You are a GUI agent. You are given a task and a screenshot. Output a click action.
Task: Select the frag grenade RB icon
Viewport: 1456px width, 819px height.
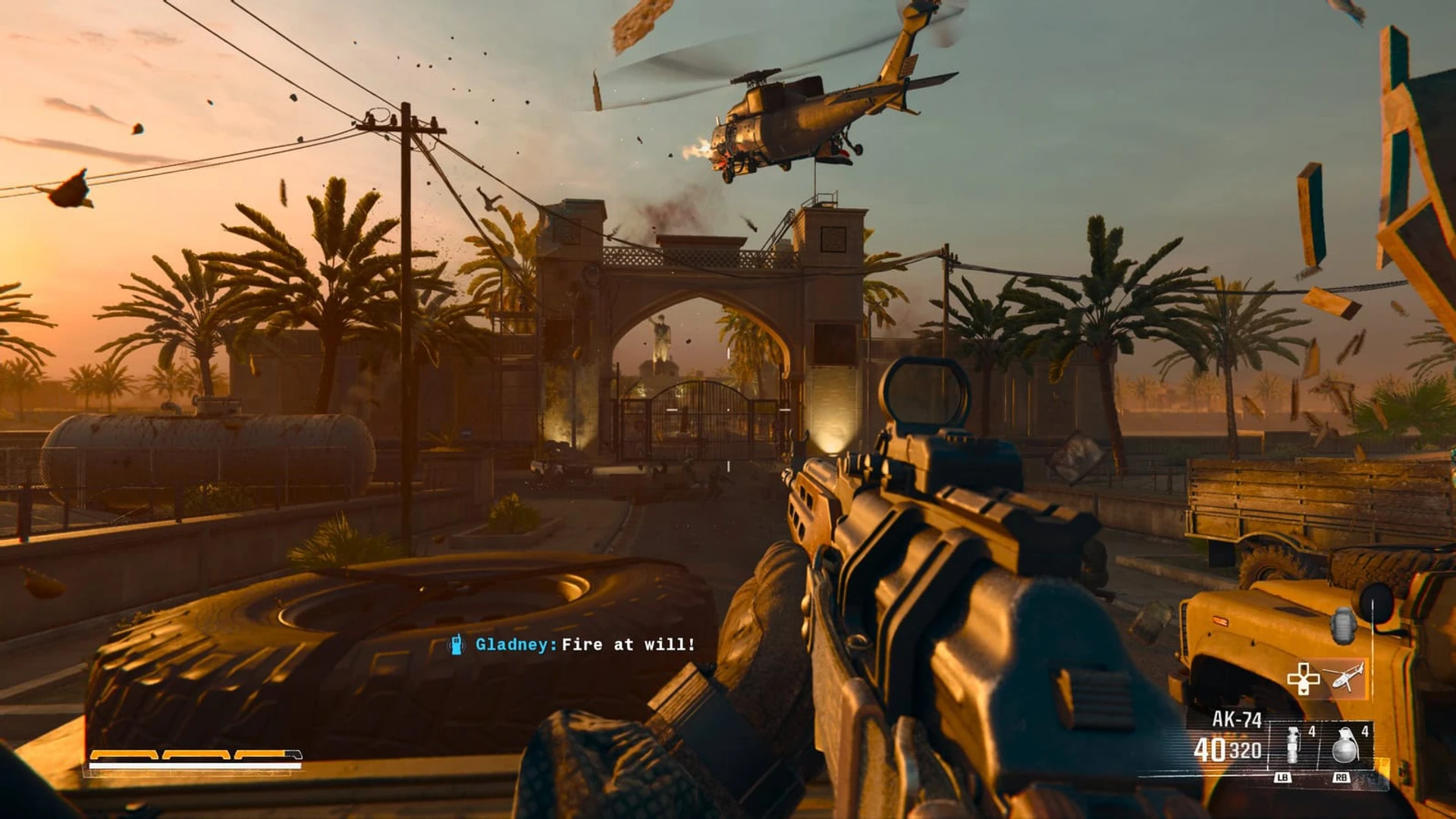point(1345,745)
